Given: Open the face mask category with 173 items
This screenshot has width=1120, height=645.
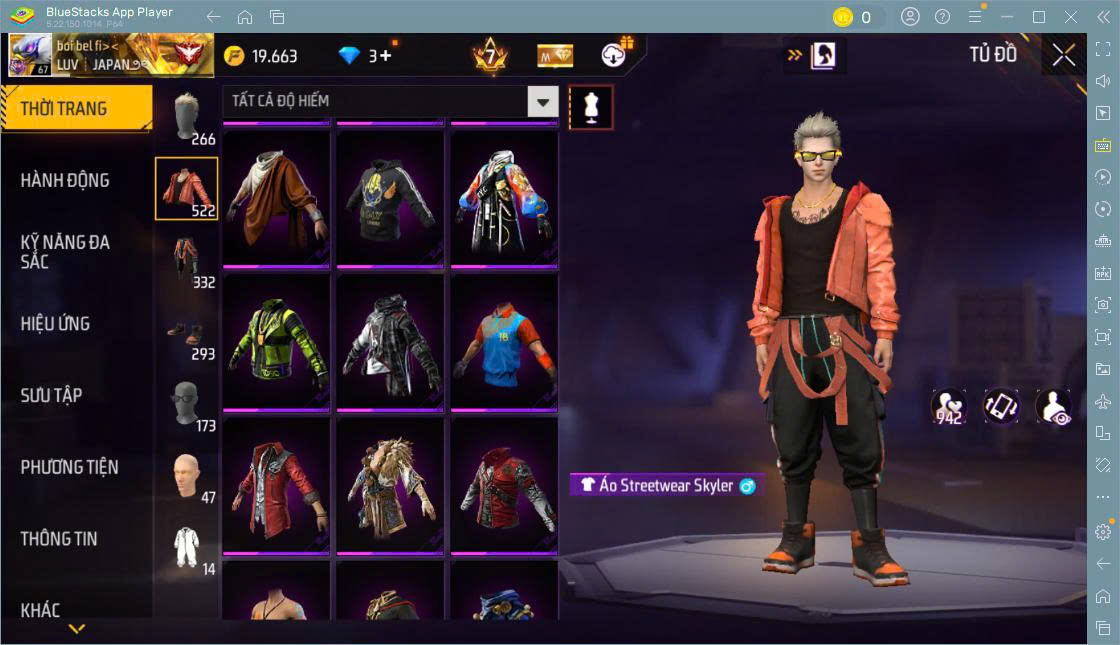Looking at the screenshot, I should coord(187,405).
